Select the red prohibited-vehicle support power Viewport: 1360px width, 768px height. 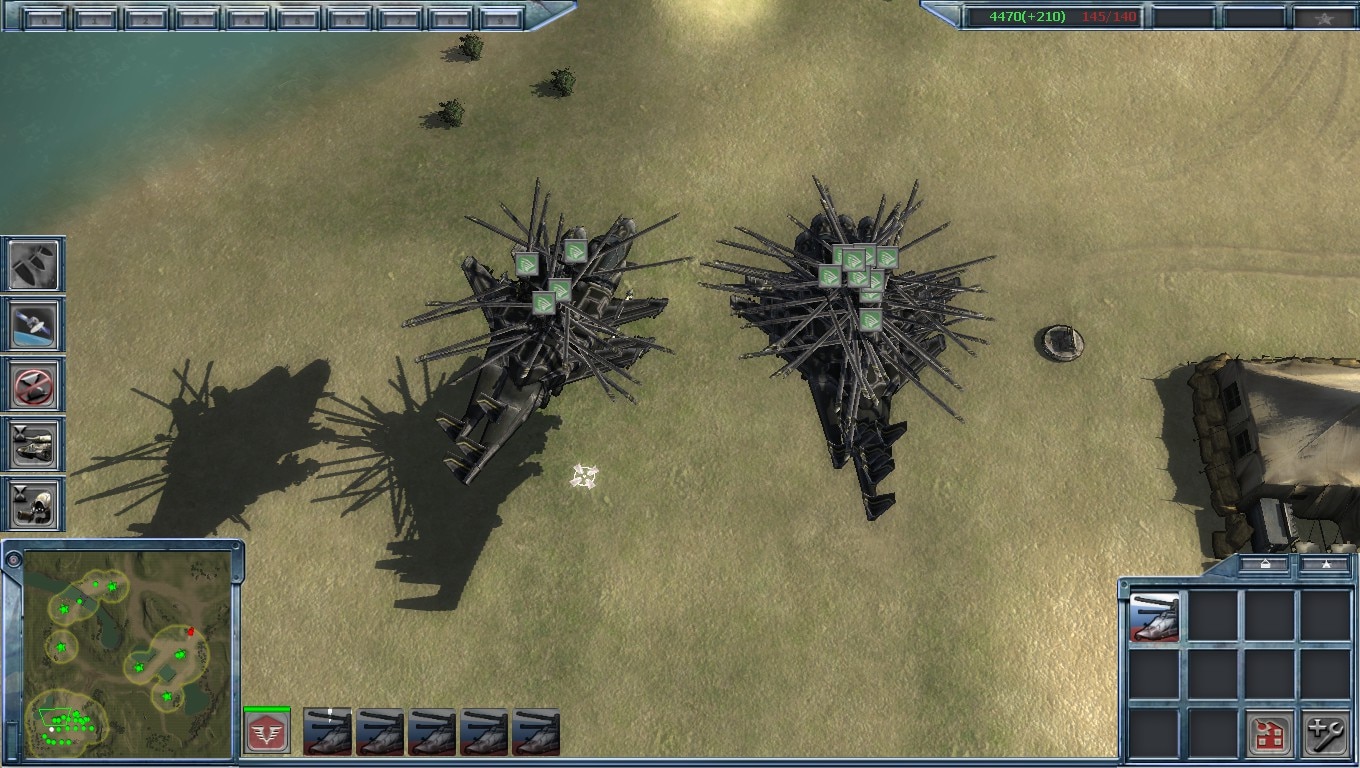coord(35,385)
